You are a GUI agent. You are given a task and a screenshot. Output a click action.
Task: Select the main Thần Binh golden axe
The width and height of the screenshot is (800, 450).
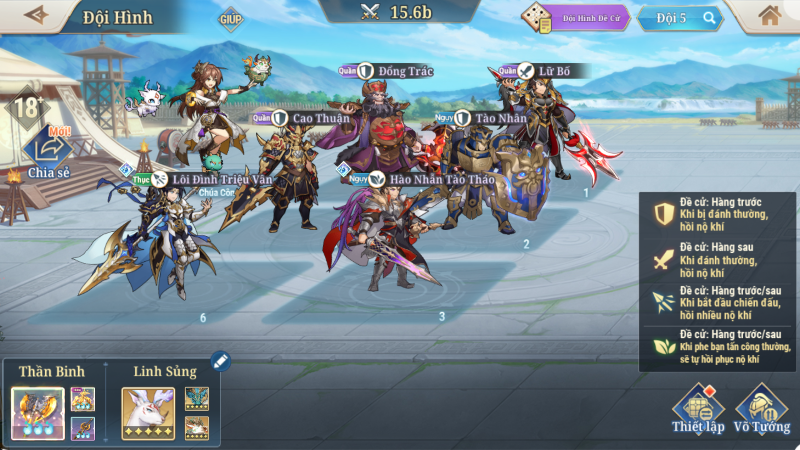click(38, 413)
